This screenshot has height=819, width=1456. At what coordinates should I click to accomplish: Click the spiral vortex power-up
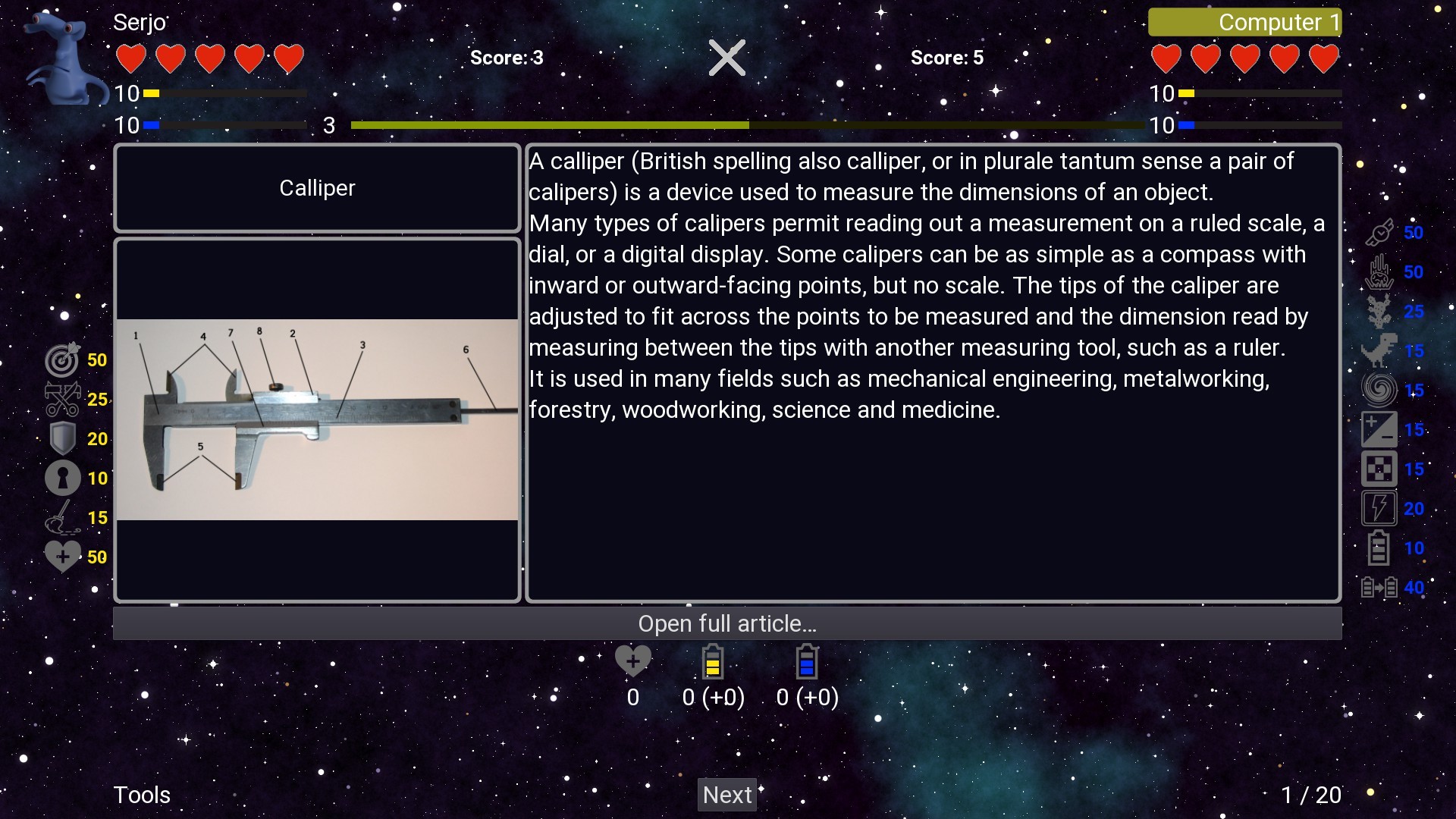tap(1380, 390)
